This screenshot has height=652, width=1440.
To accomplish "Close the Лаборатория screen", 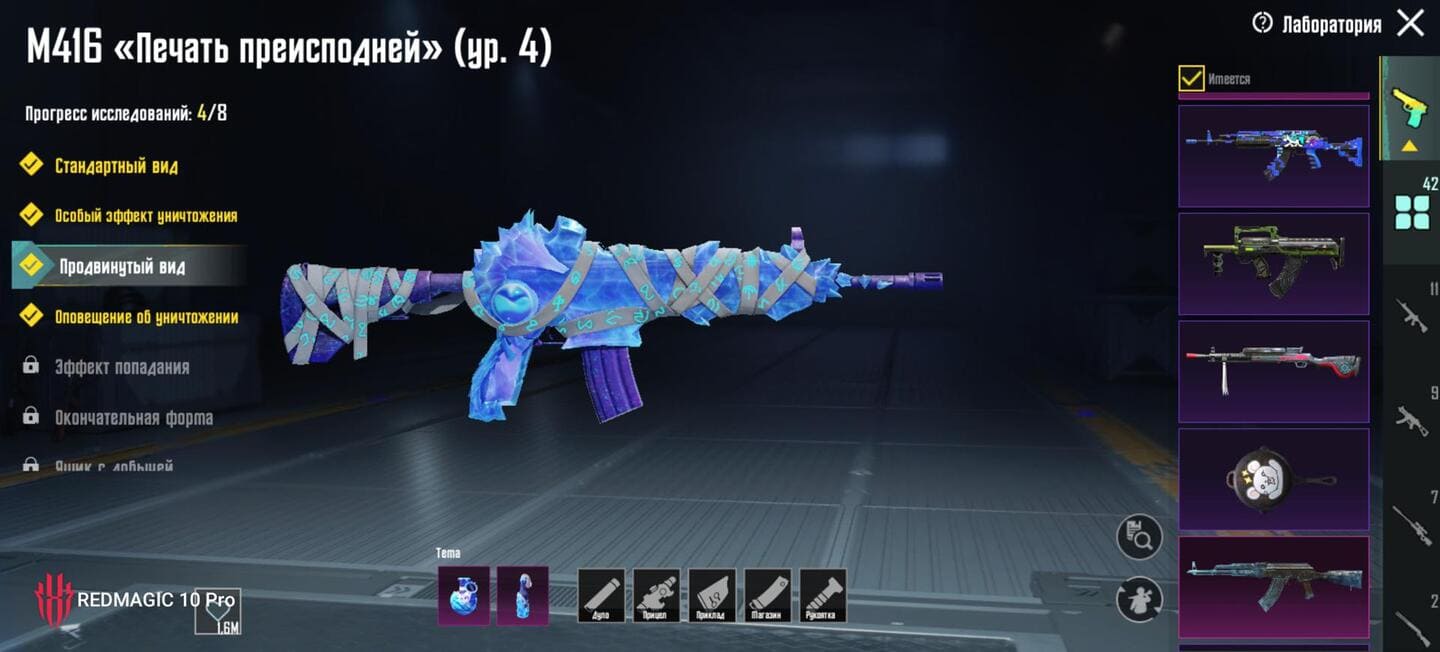I will [1410, 23].
